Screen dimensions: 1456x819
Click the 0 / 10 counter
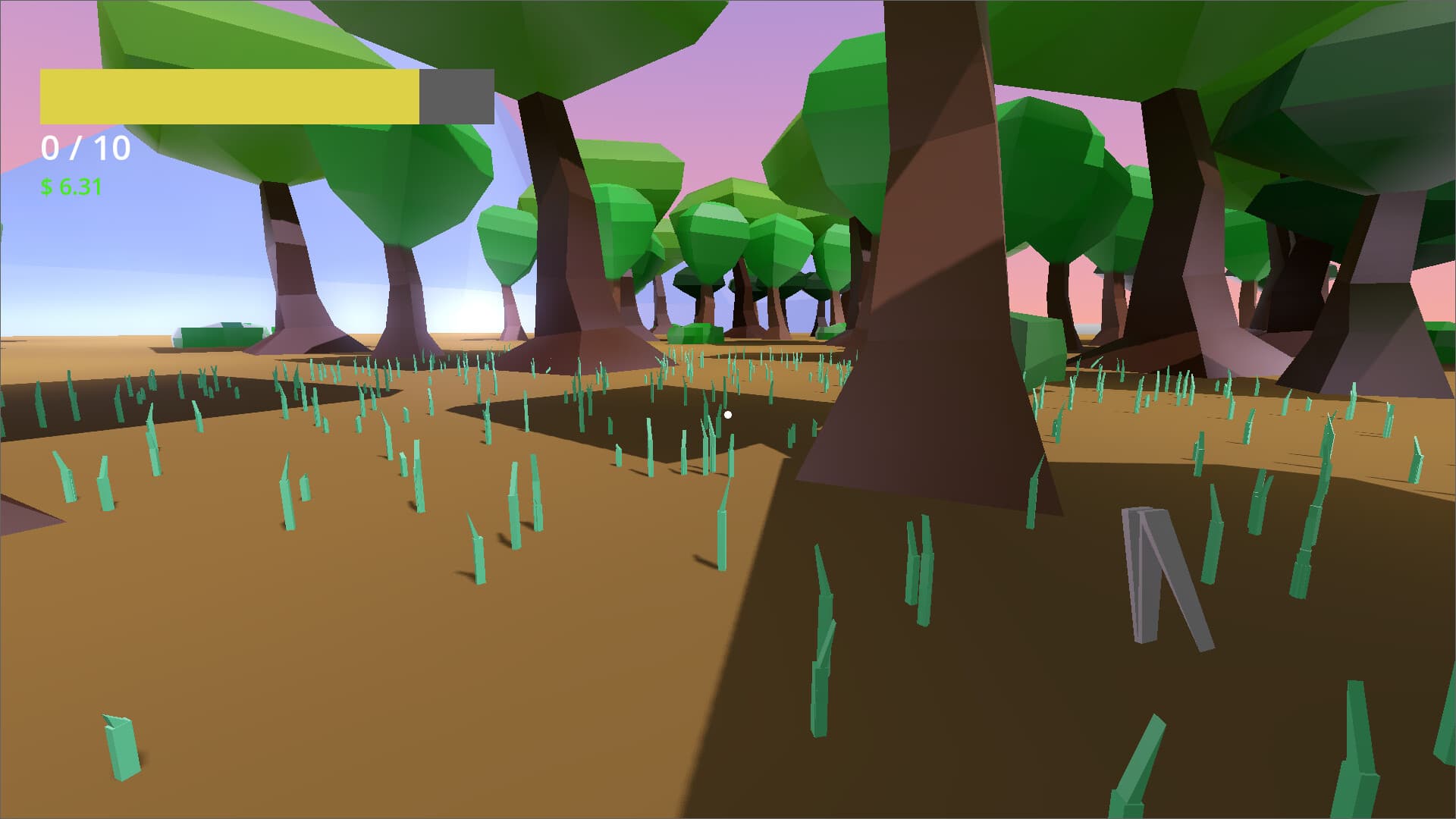point(85,148)
